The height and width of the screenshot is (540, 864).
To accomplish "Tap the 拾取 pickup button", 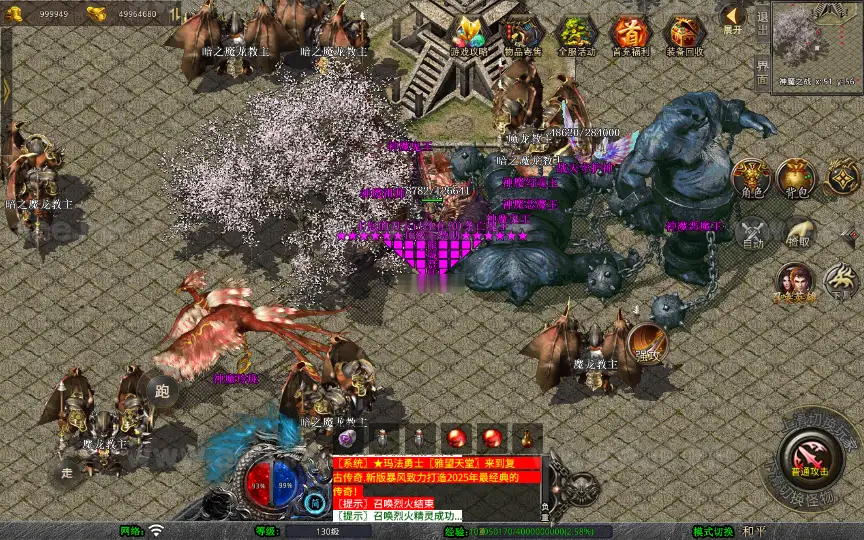I will coord(799,233).
